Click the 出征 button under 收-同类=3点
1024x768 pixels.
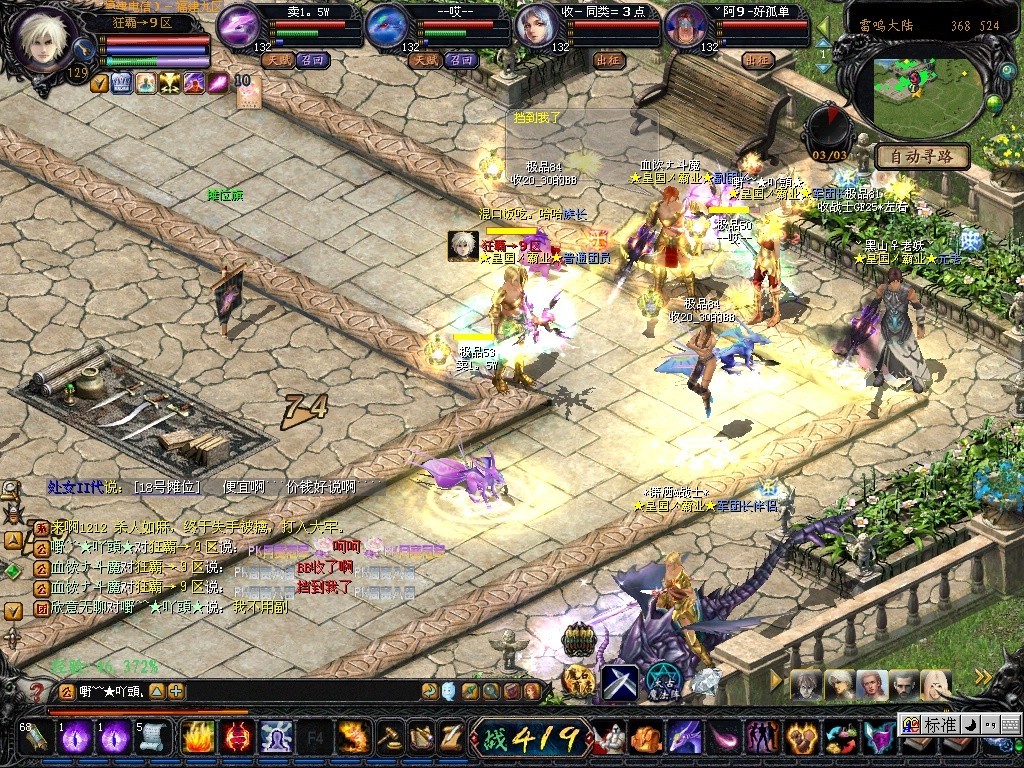(x=610, y=60)
